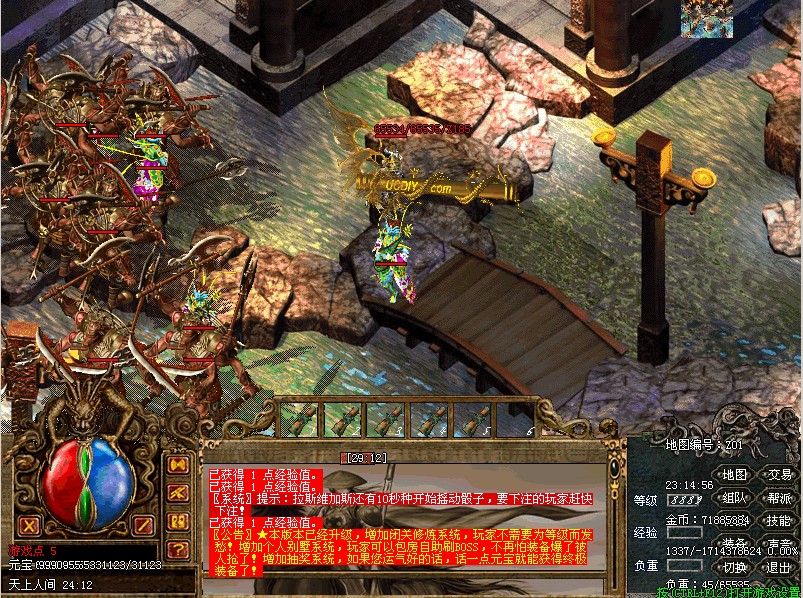Click the 切换 switch button
Screen dimensions: 803x598
coord(735,567)
